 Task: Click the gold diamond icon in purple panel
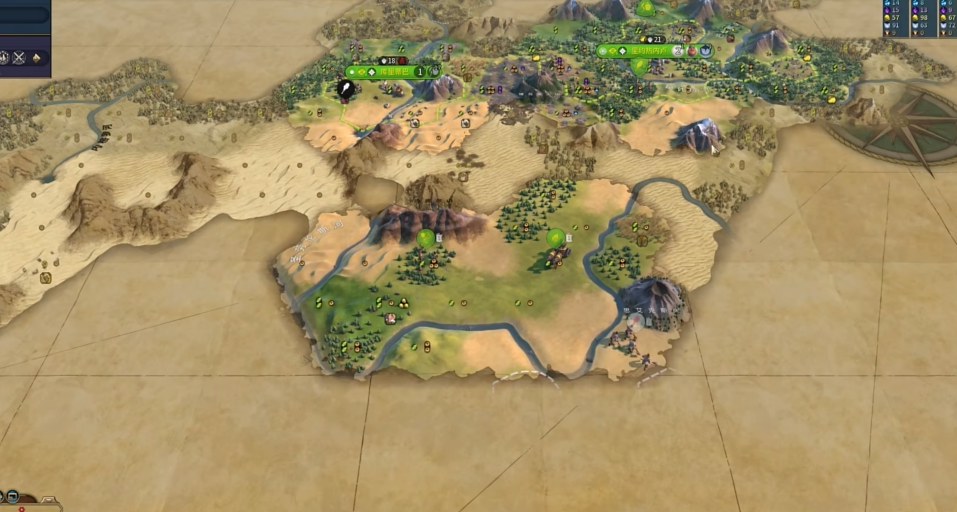[37, 57]
